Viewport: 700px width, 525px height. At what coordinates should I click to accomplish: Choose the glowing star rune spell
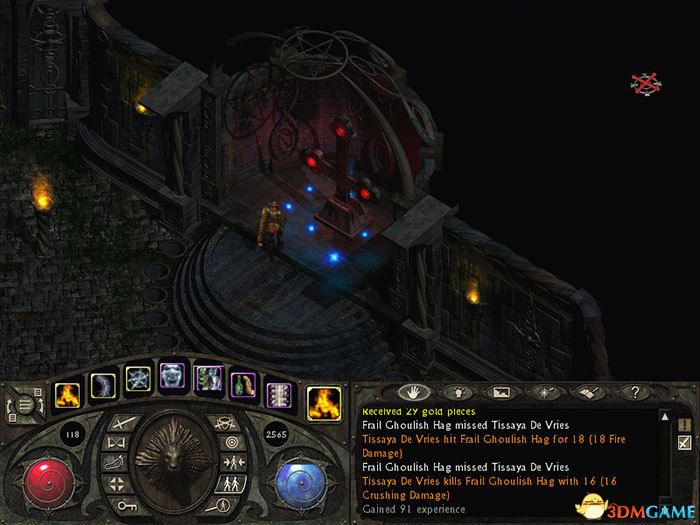pyautogui.click(x=138, y=381)
